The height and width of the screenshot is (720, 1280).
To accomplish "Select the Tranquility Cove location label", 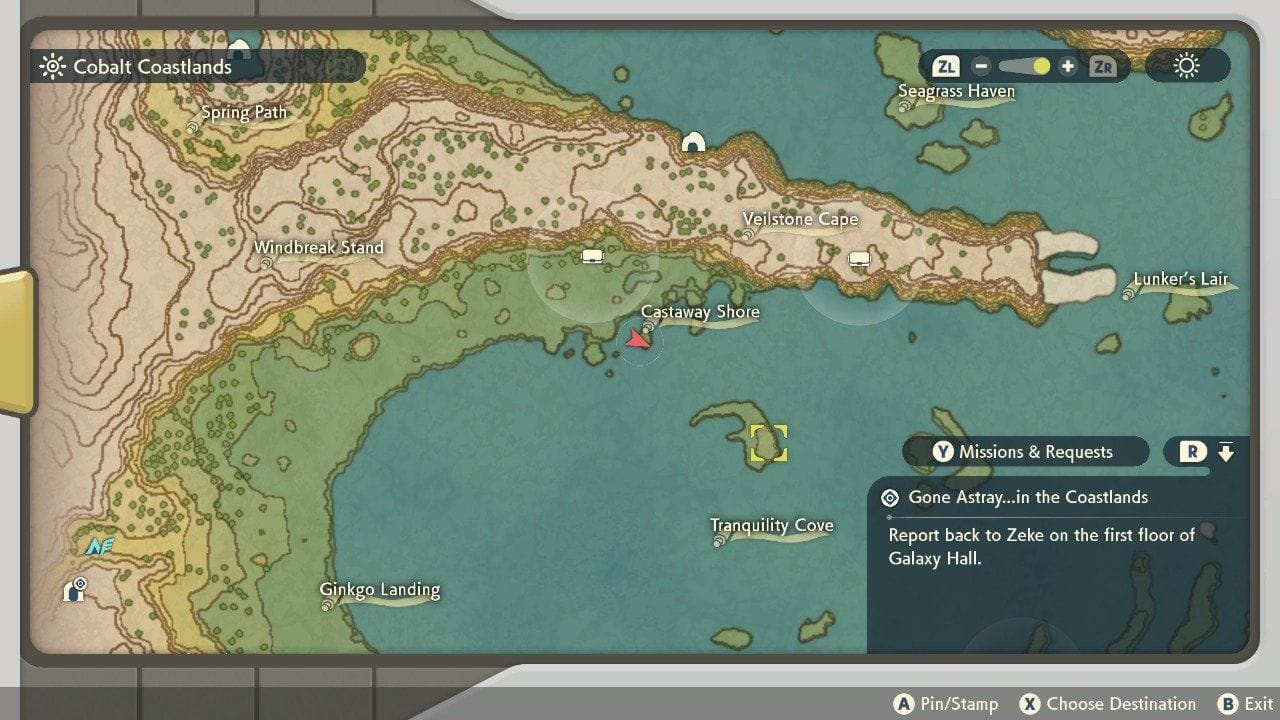I will (771, 525).
